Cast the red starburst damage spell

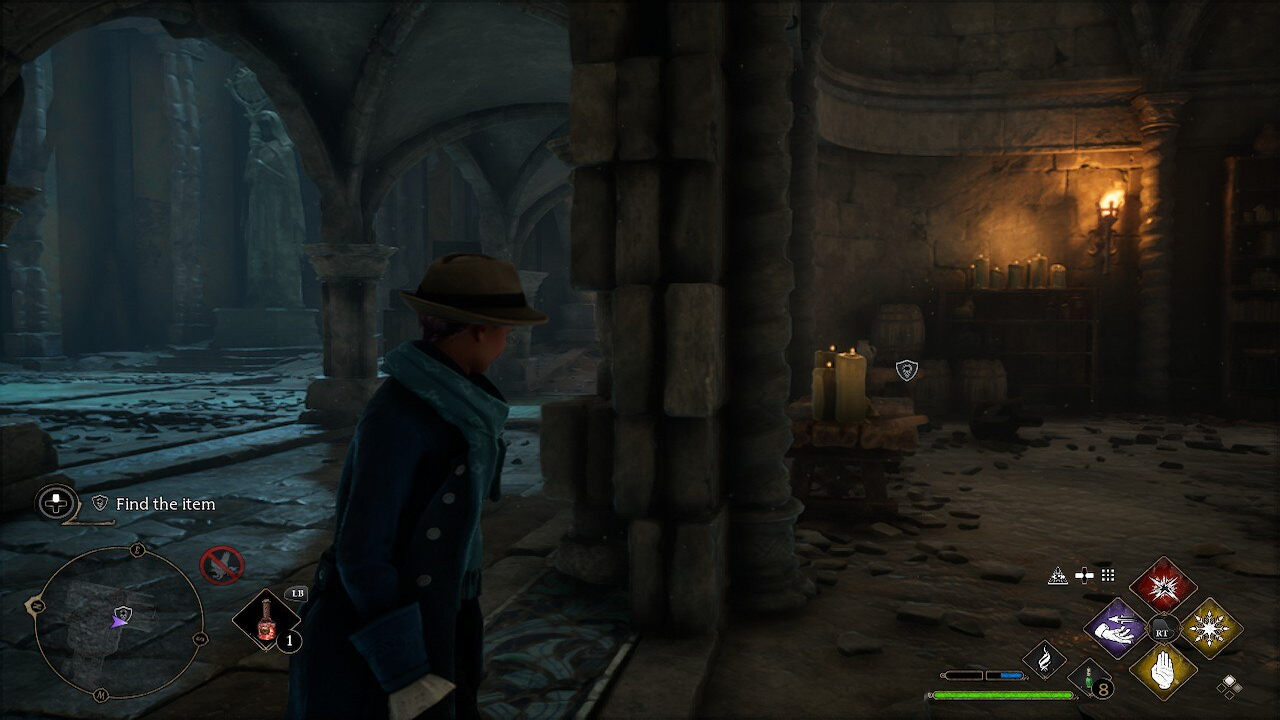coord(1163,586)
